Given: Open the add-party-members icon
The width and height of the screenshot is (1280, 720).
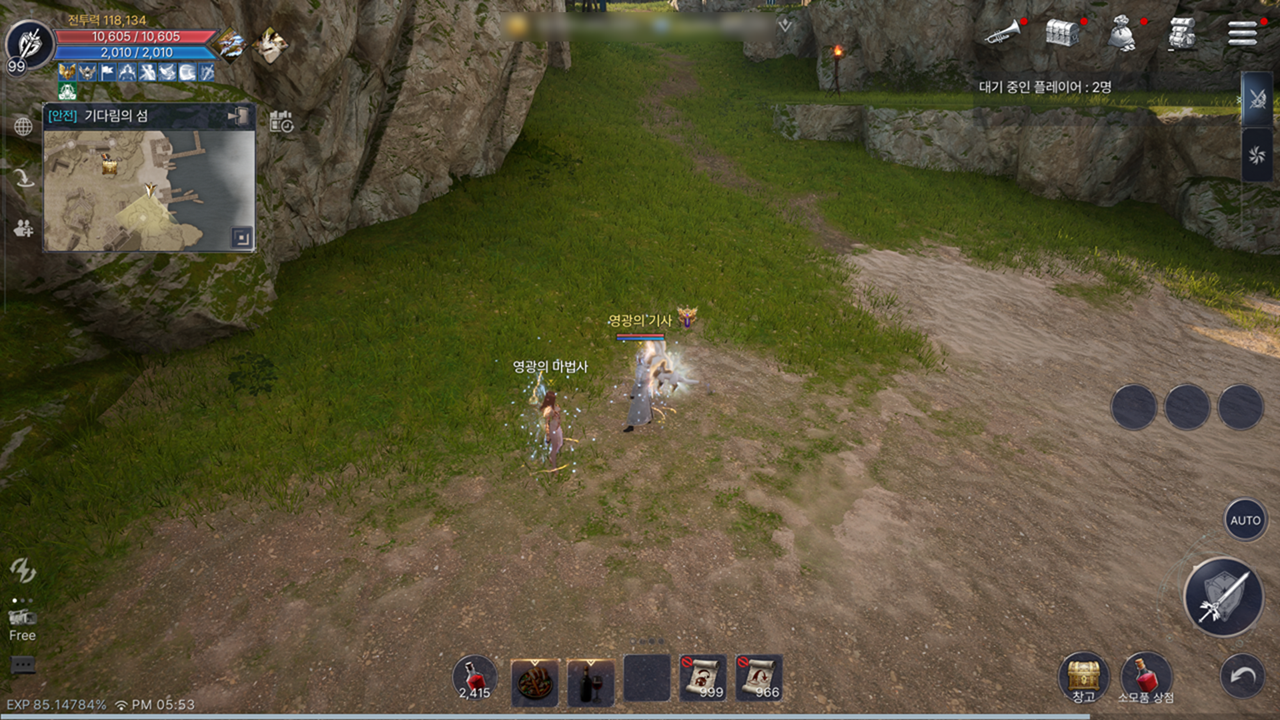Looking at the screenshot, I should point(23,228).
